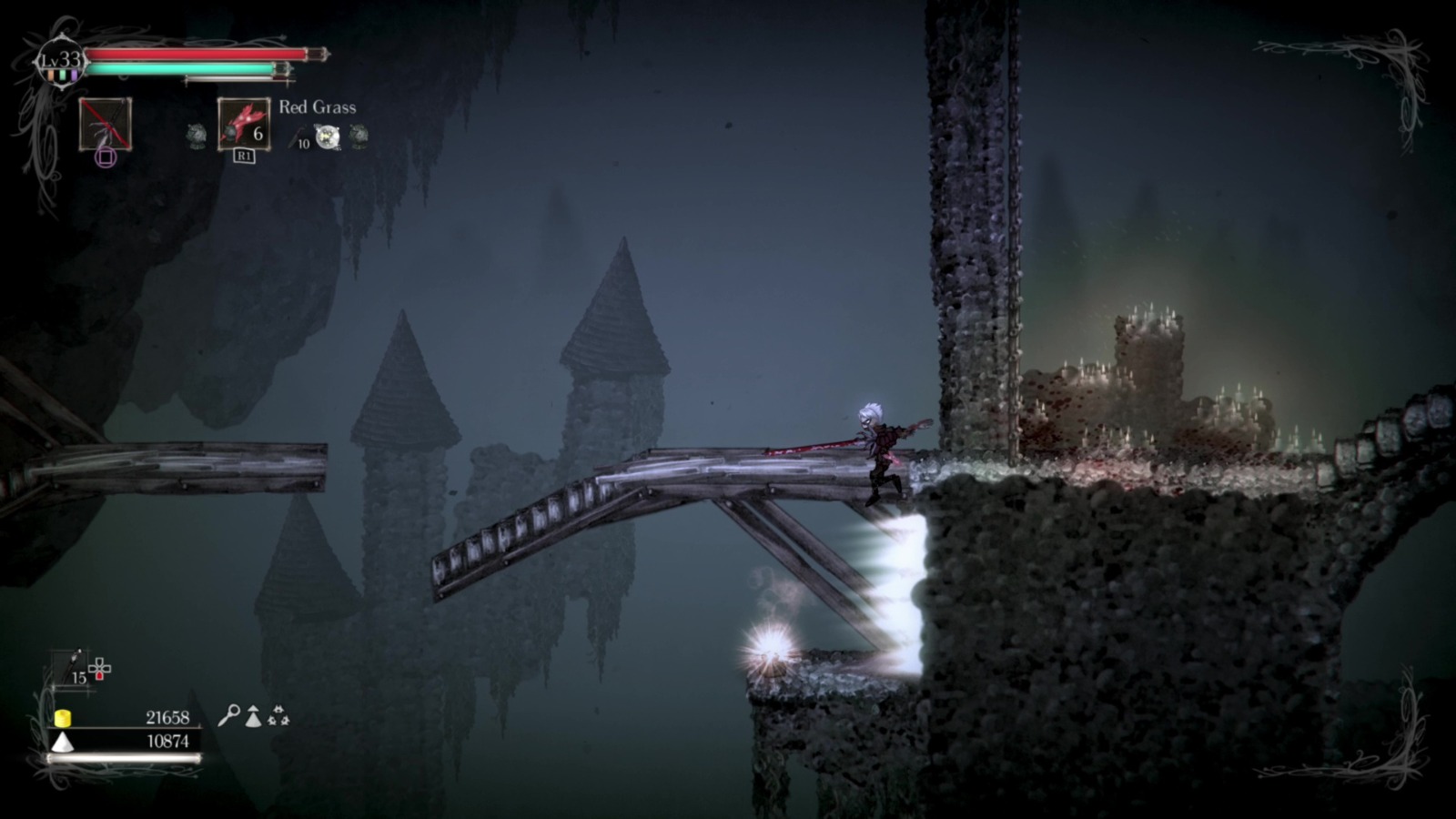The image size is (1456, 819).
Task: Select the glowing orb consumable icon
Action: (326, 136)
